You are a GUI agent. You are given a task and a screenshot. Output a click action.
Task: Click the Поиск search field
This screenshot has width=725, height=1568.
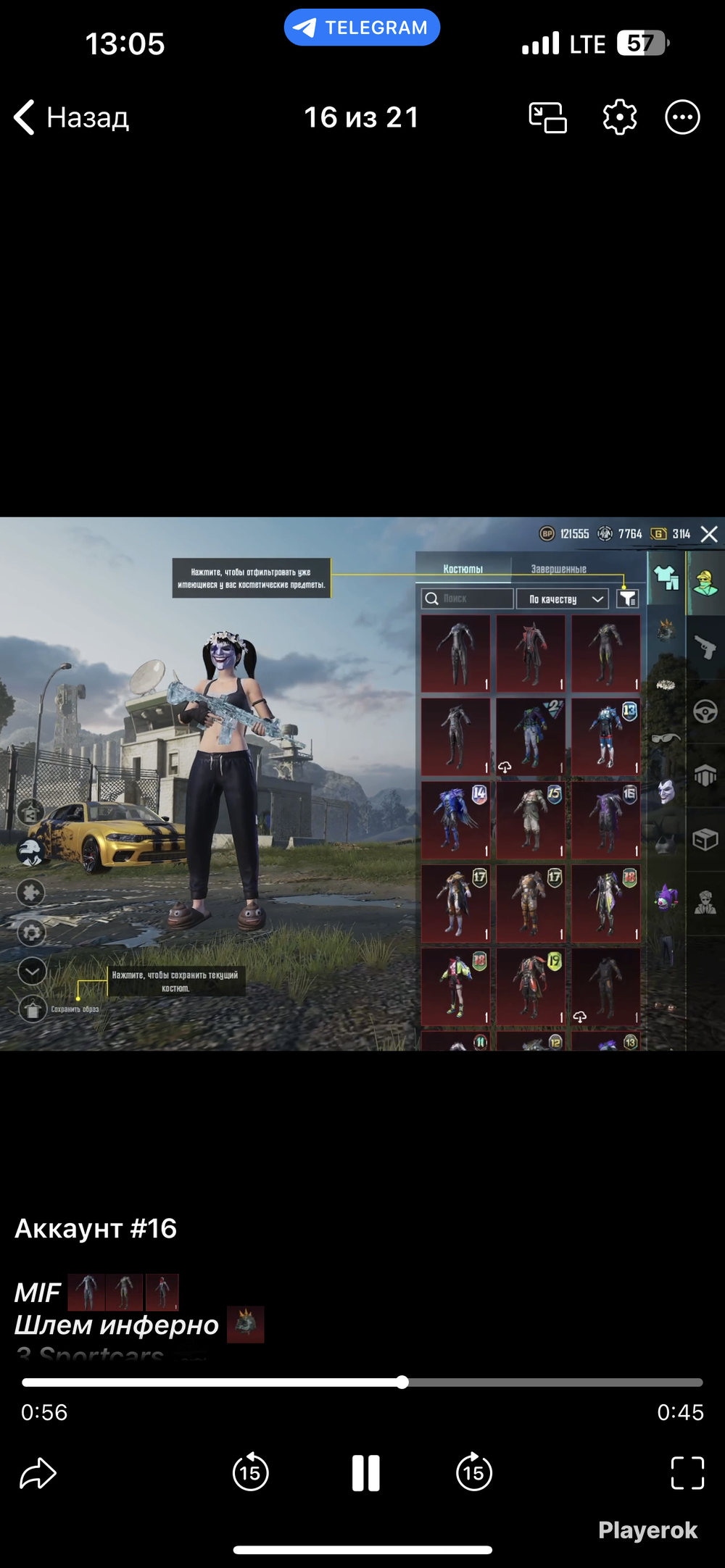pos(468,599)
